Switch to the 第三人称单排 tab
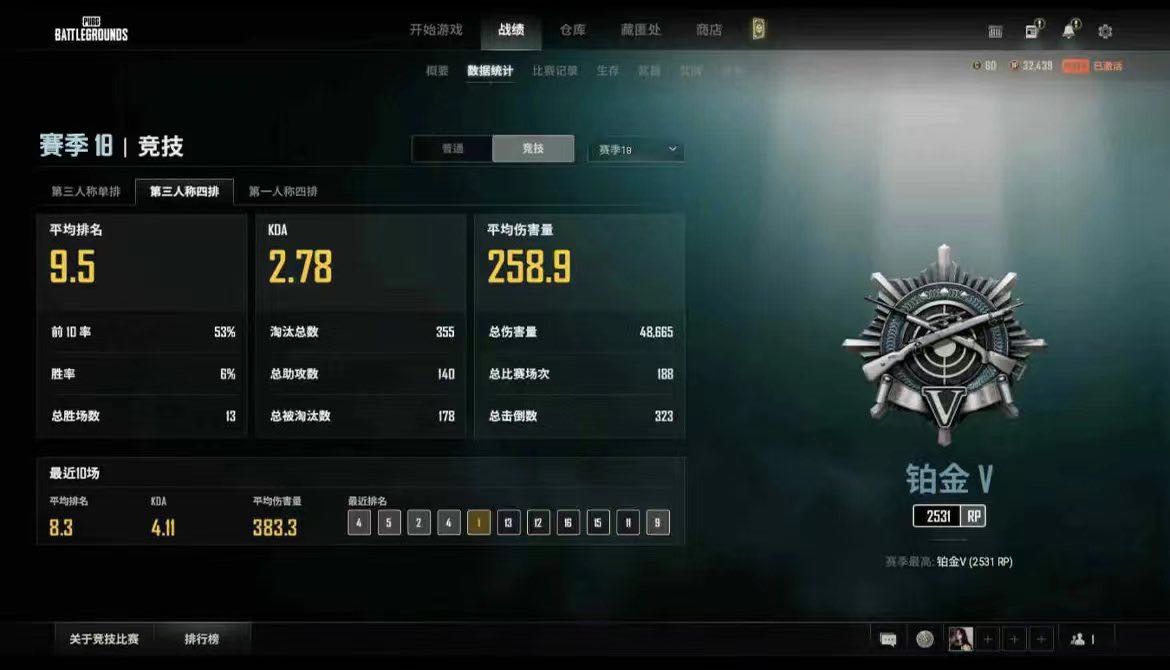 tap(86, 192)
